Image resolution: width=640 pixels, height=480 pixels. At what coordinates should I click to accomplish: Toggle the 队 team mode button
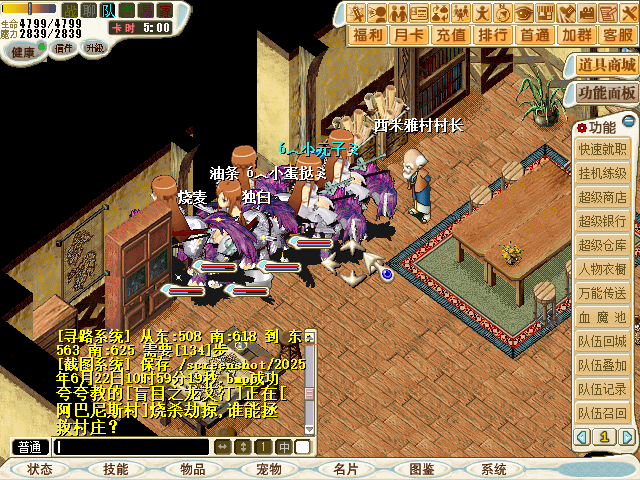coord(109,10)
